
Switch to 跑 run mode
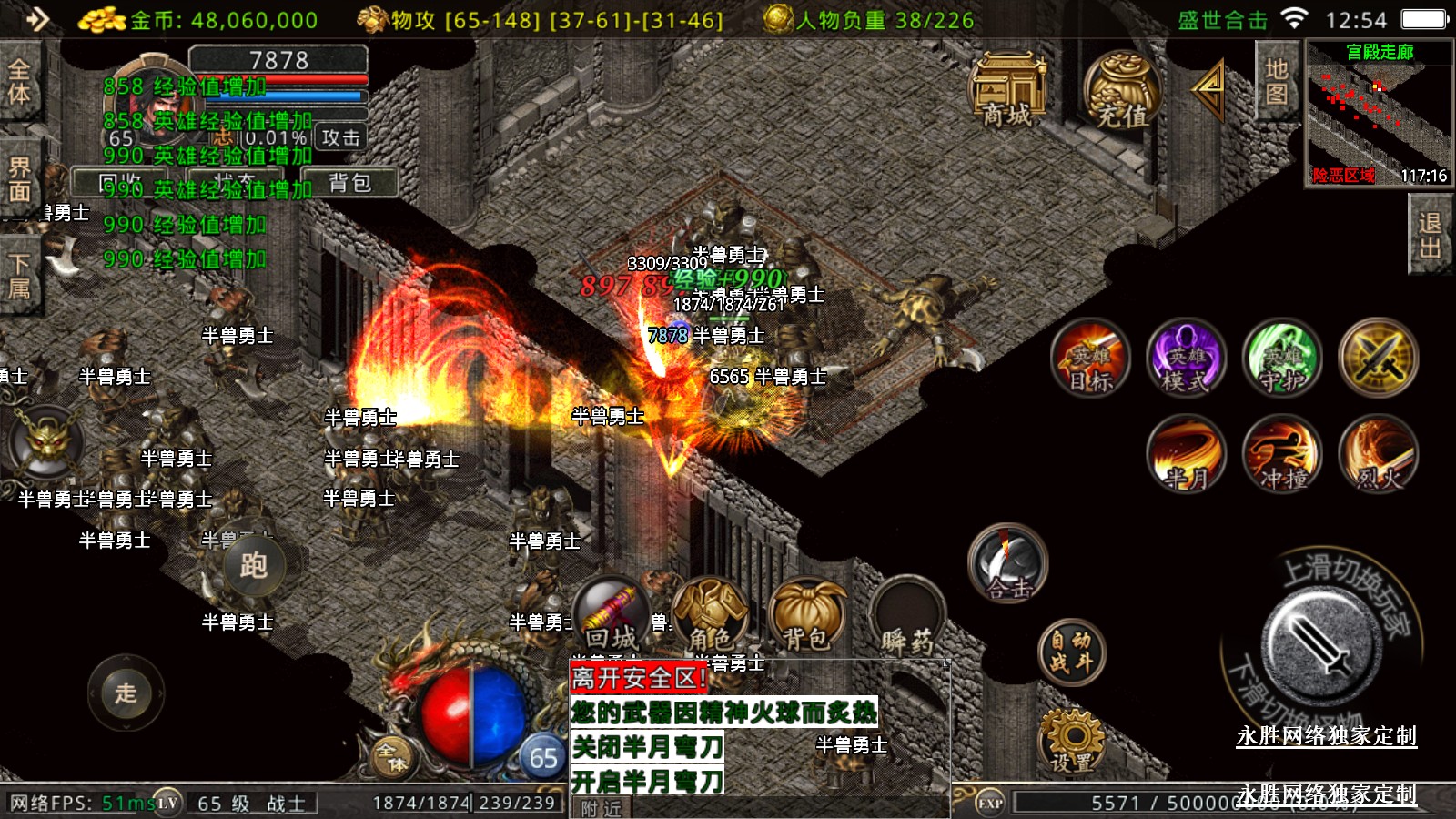click(253, 565)
